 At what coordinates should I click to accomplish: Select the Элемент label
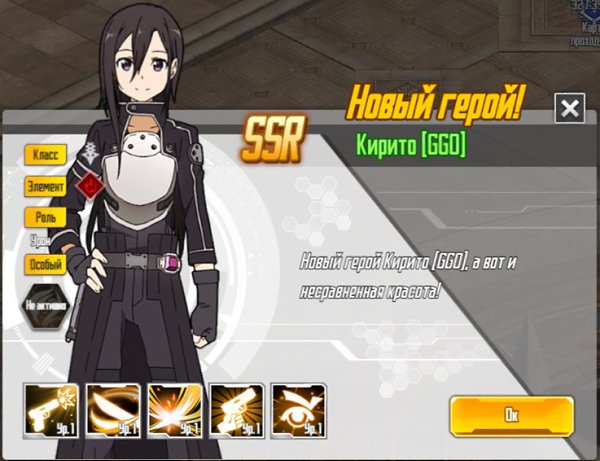46,186
